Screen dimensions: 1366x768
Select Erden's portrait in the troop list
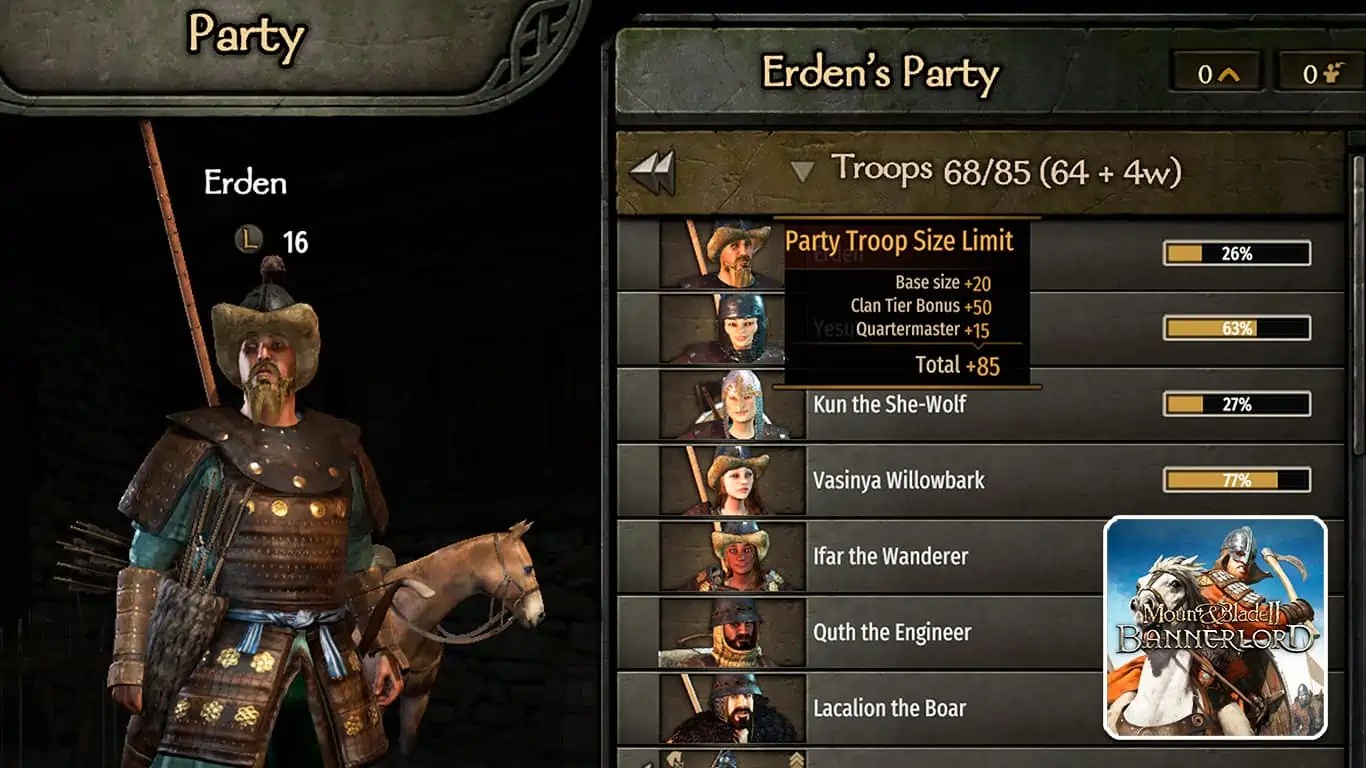[x=723, y=250]
